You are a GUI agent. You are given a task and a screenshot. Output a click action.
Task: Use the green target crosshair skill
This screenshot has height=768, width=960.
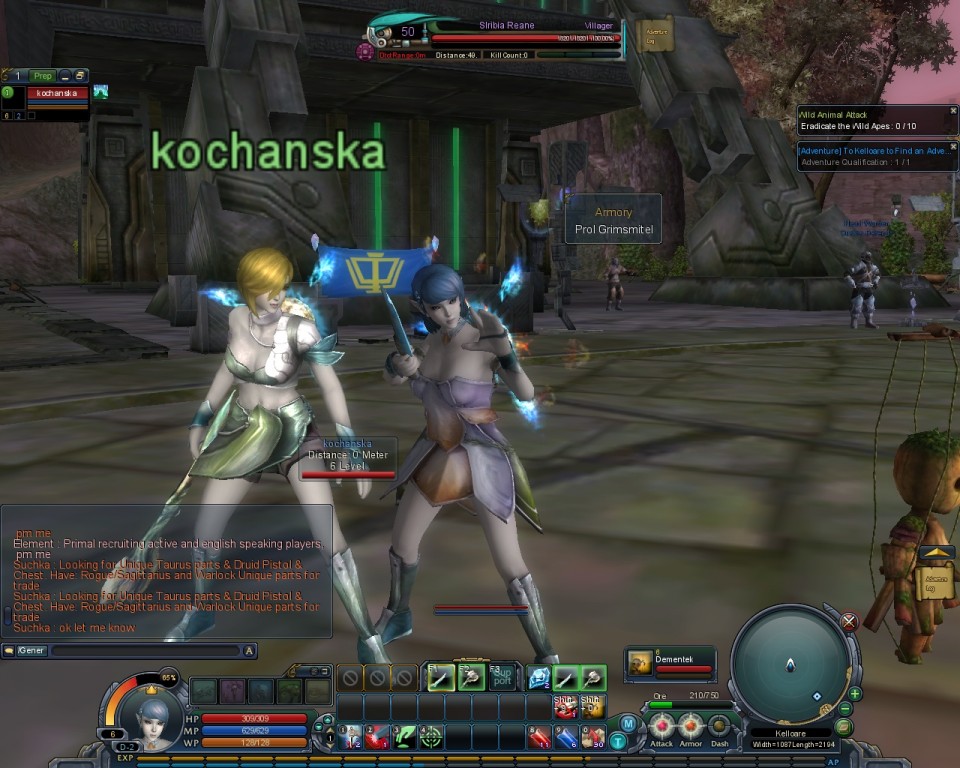coord(431,738)
